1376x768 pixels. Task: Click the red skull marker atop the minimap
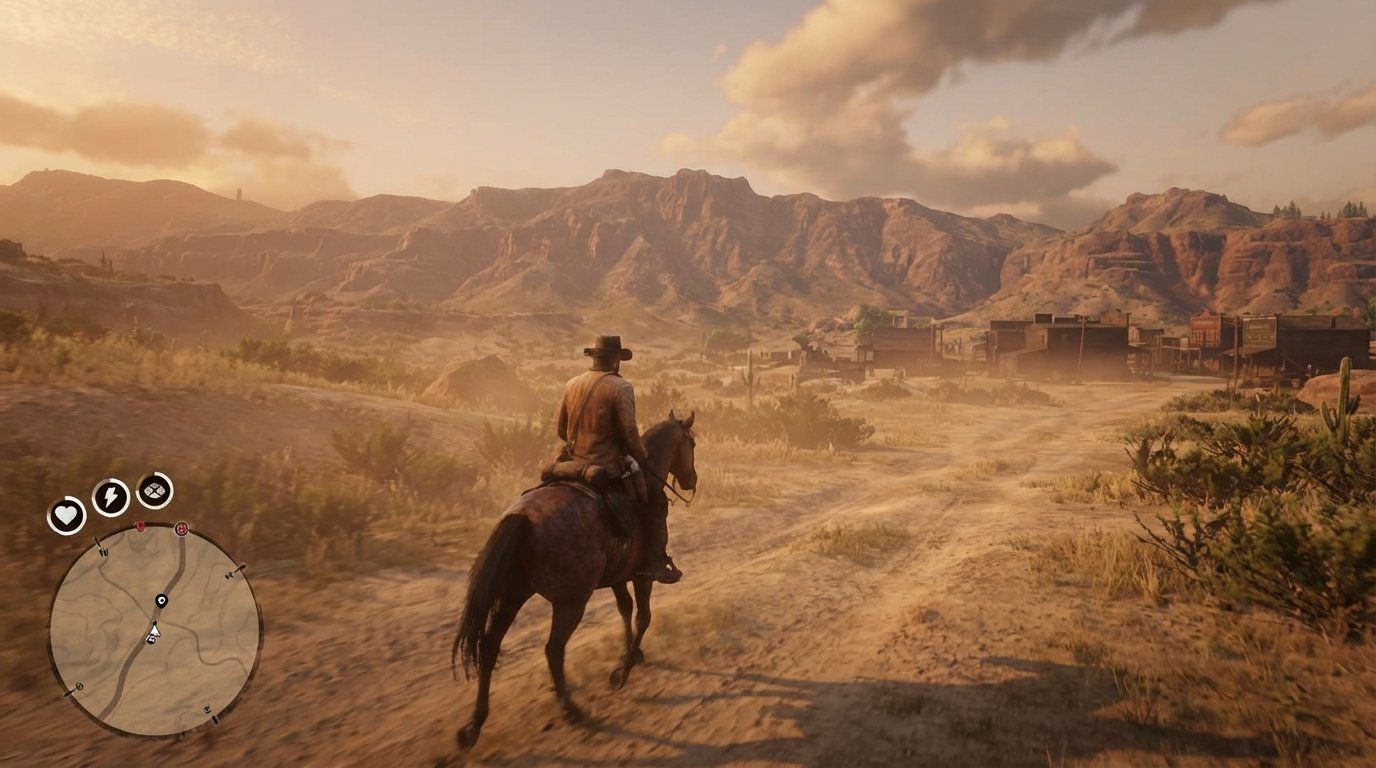point(139,526)
